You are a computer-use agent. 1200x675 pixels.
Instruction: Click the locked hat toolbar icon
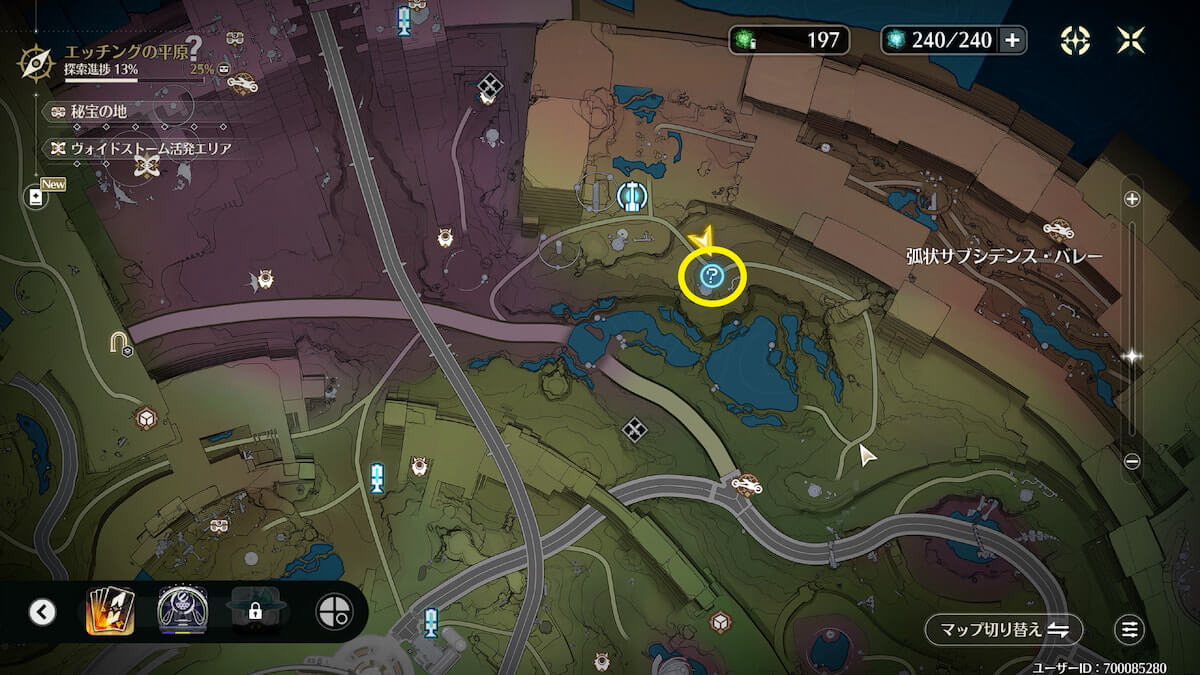[x=255, y=610]
